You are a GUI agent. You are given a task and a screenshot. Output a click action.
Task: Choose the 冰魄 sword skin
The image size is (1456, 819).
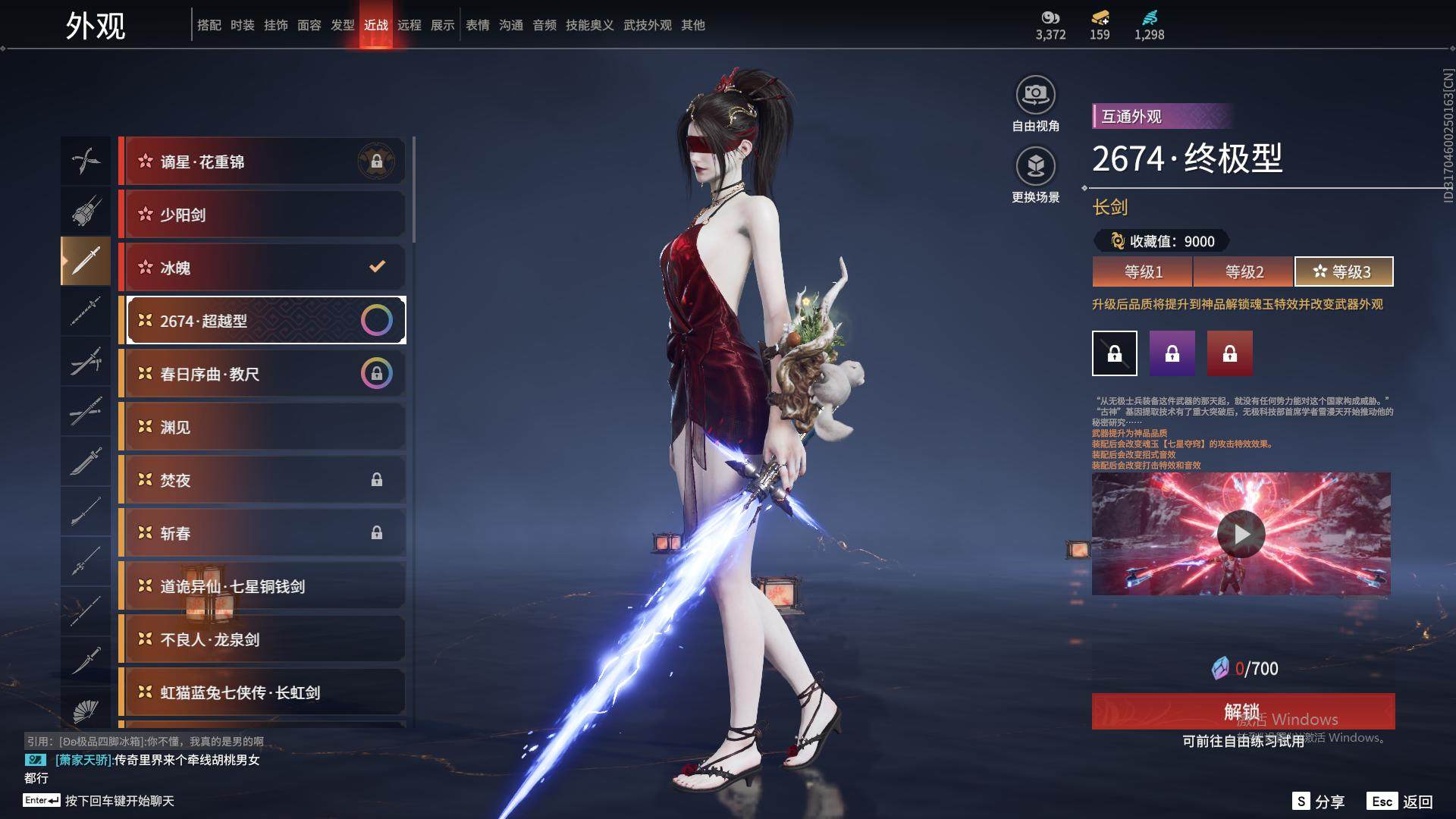point(262,268)
